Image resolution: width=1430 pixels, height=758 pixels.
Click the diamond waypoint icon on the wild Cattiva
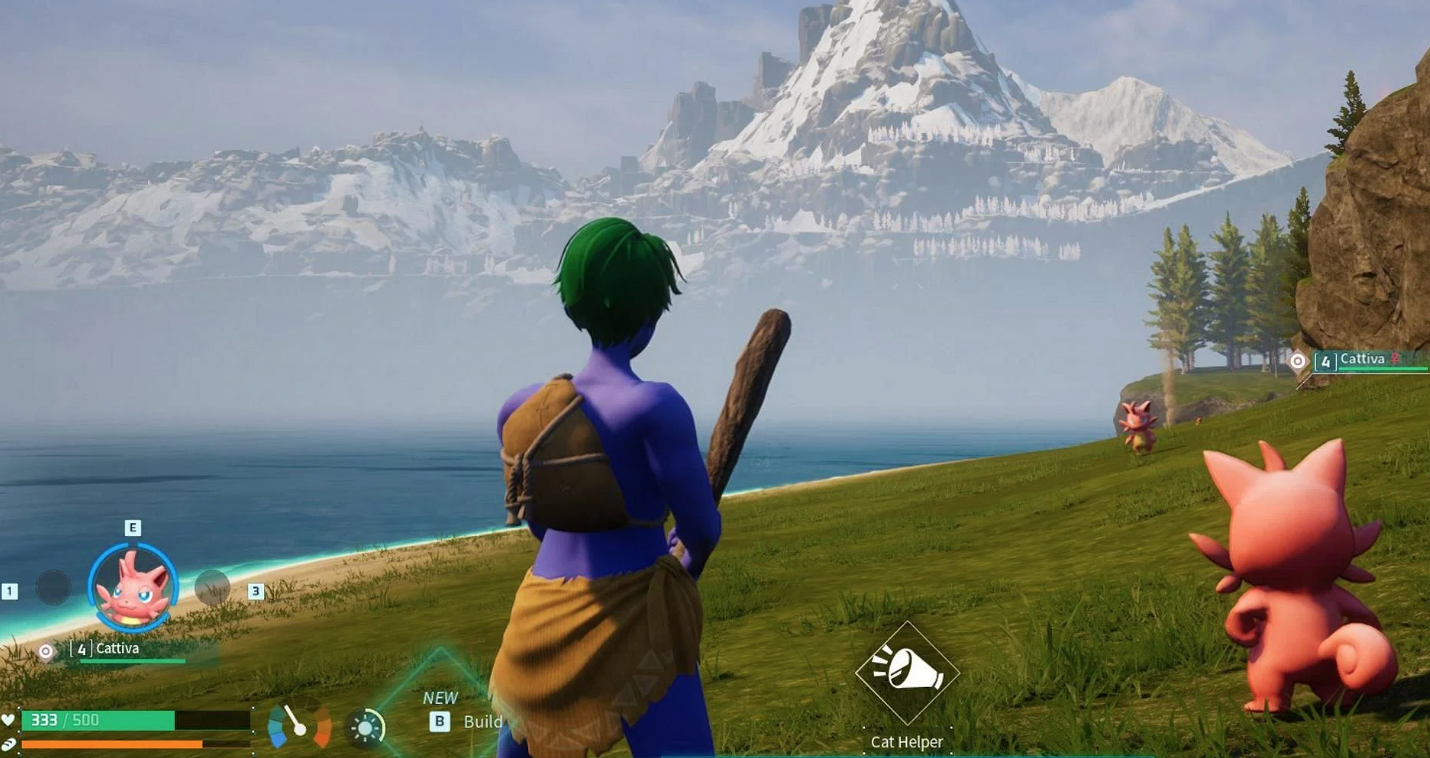tap(1298, 361)
